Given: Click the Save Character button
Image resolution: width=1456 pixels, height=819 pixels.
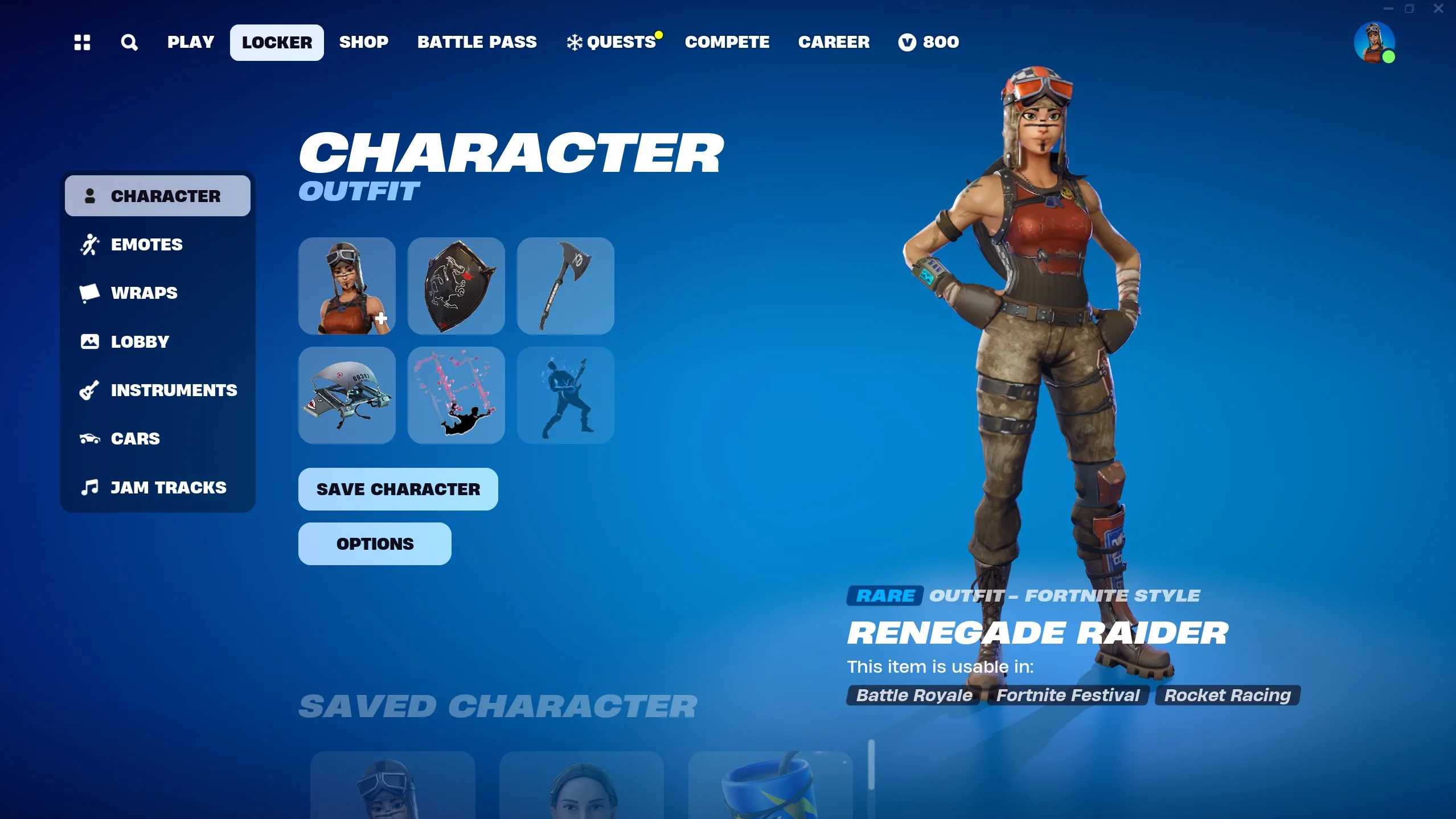Looking at the screenshot, I should (x=398, y=489).
